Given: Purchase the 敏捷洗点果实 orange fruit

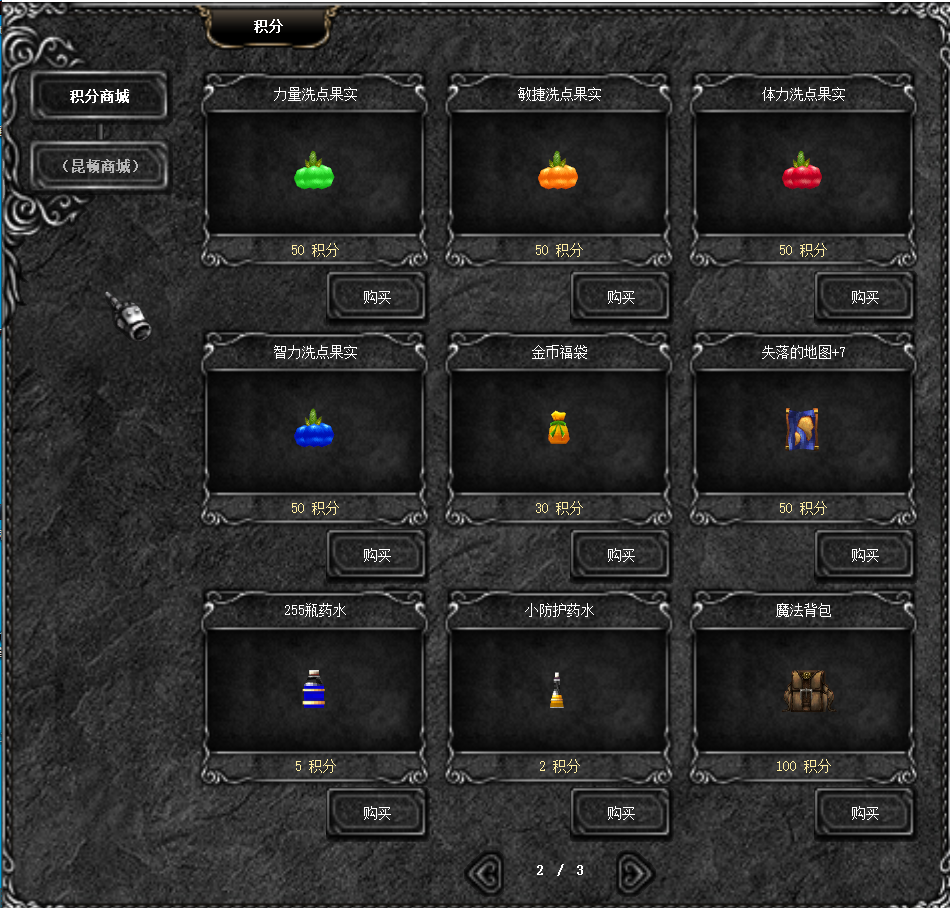Looking at the screenshot, I should click(x=621, y=297).
